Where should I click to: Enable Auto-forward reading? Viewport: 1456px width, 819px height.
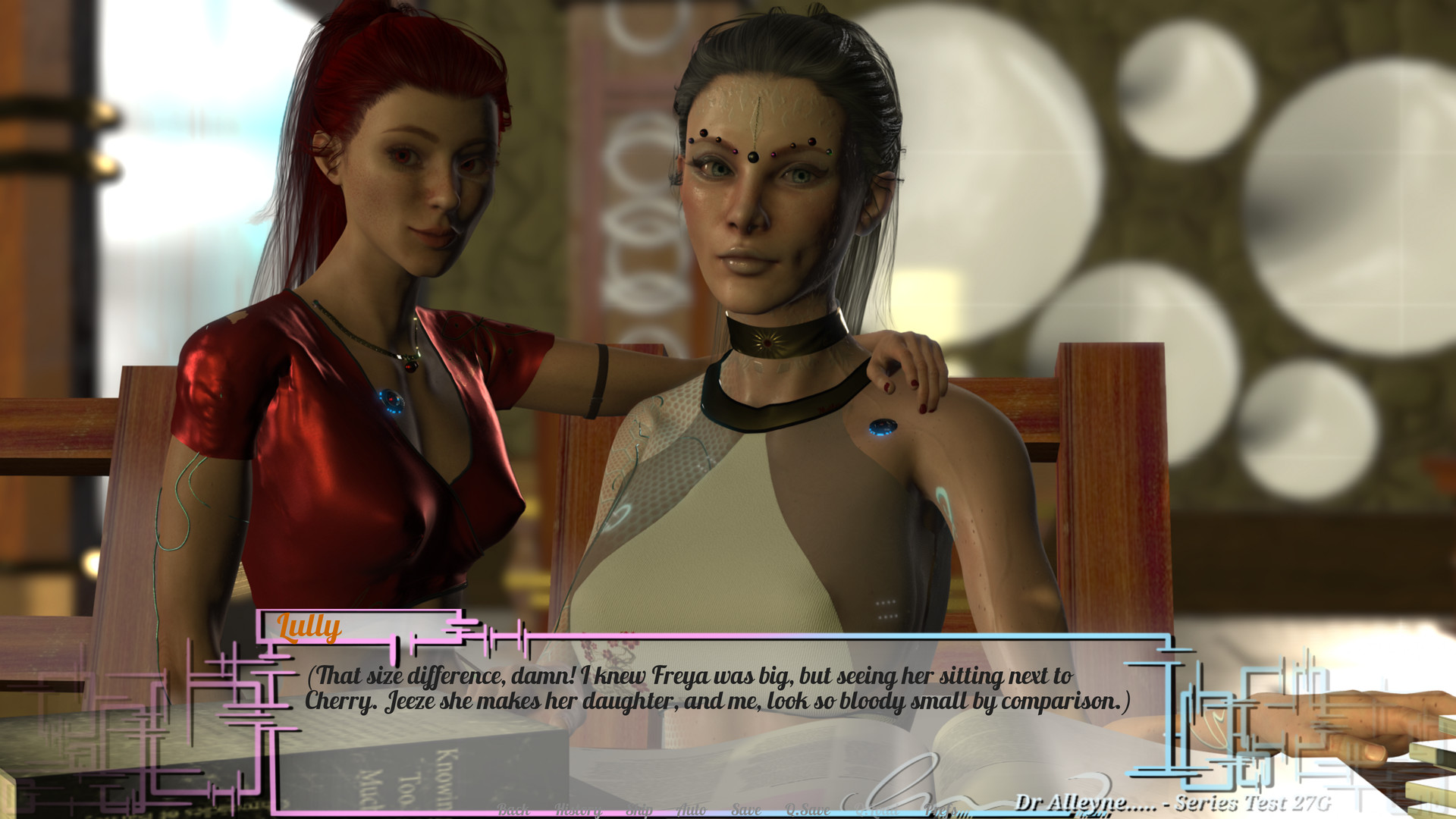click(692, 810)
